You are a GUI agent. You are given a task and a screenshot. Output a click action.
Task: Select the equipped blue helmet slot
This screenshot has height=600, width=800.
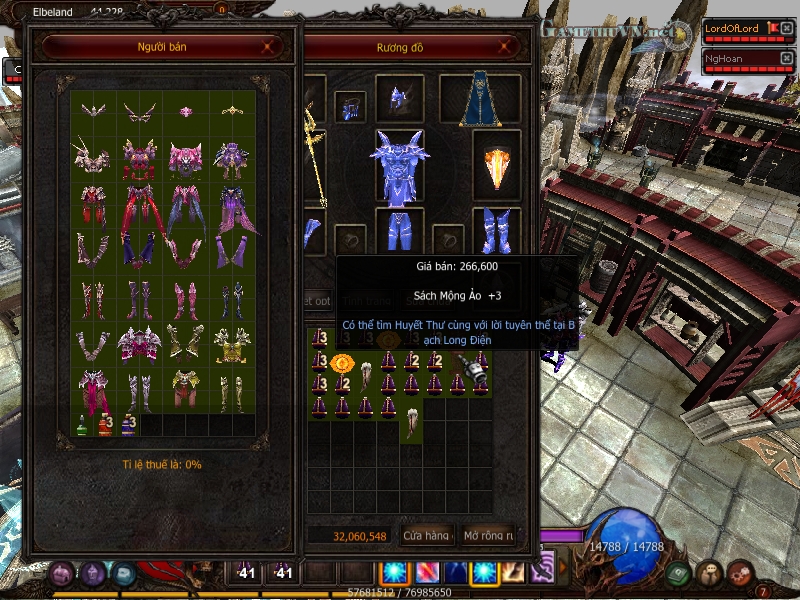399,99
